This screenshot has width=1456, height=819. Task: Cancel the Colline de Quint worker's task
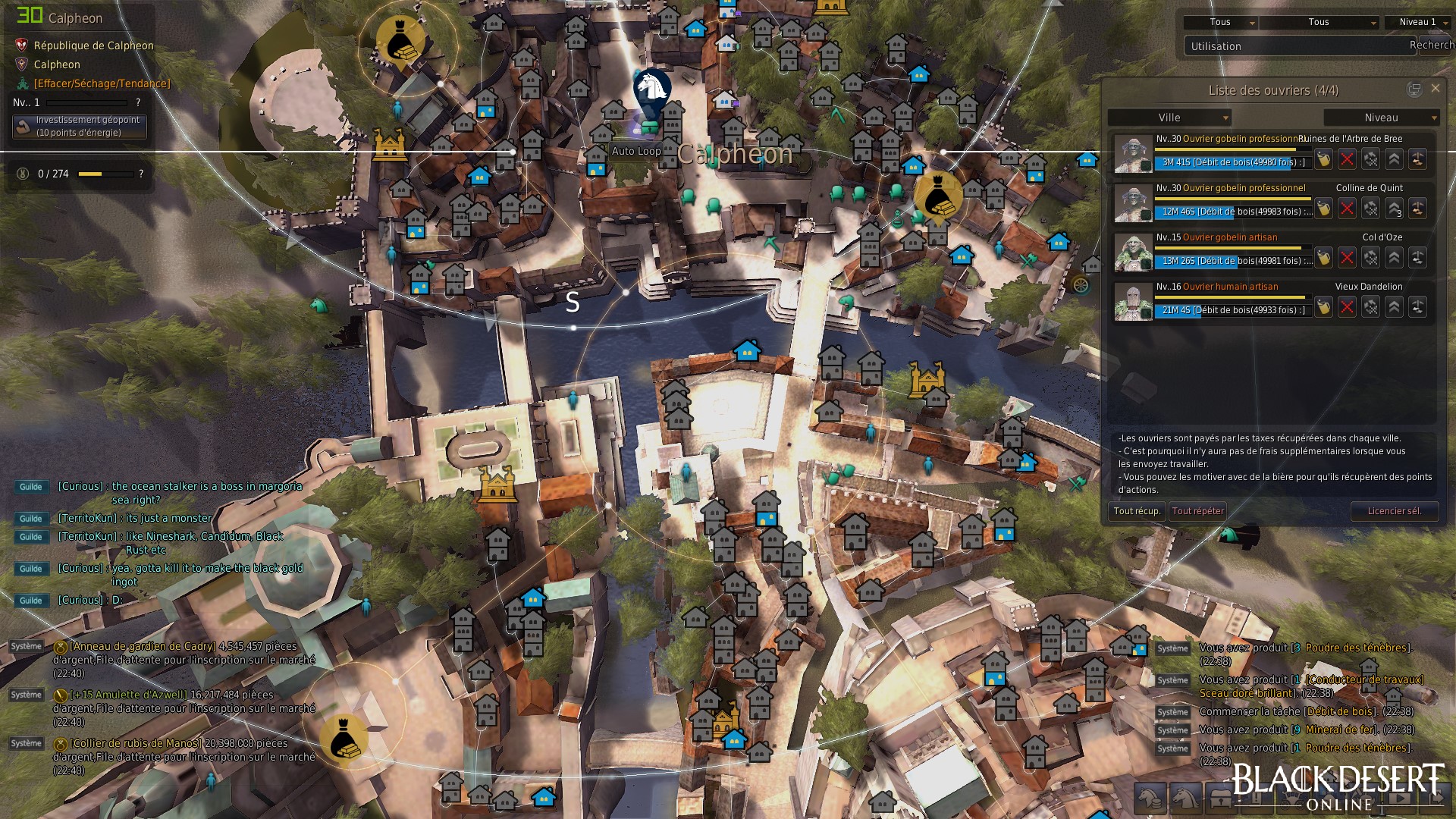pos(1347,209)
